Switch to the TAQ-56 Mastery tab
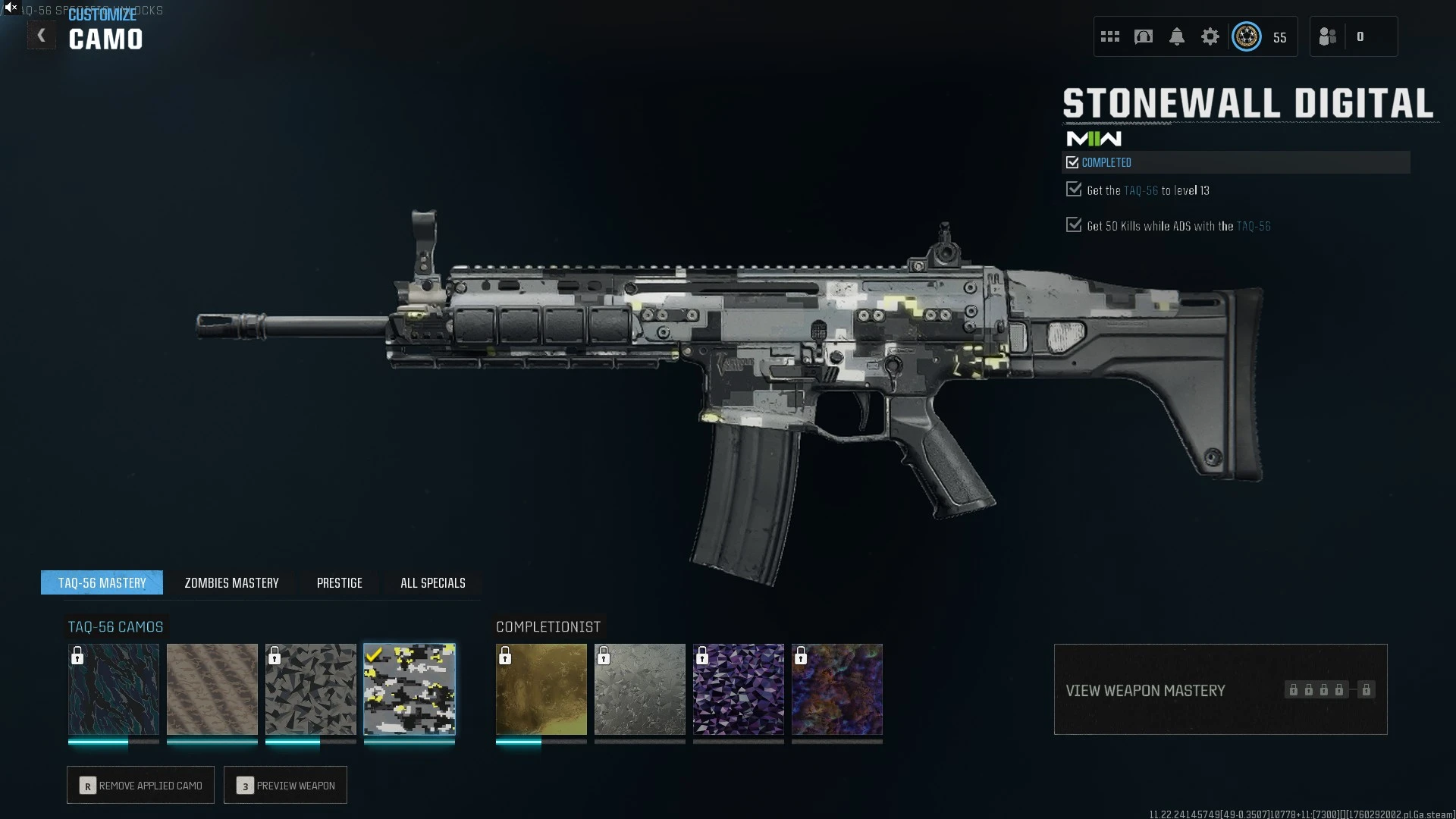1456x819 pixels. pos(102,582)
